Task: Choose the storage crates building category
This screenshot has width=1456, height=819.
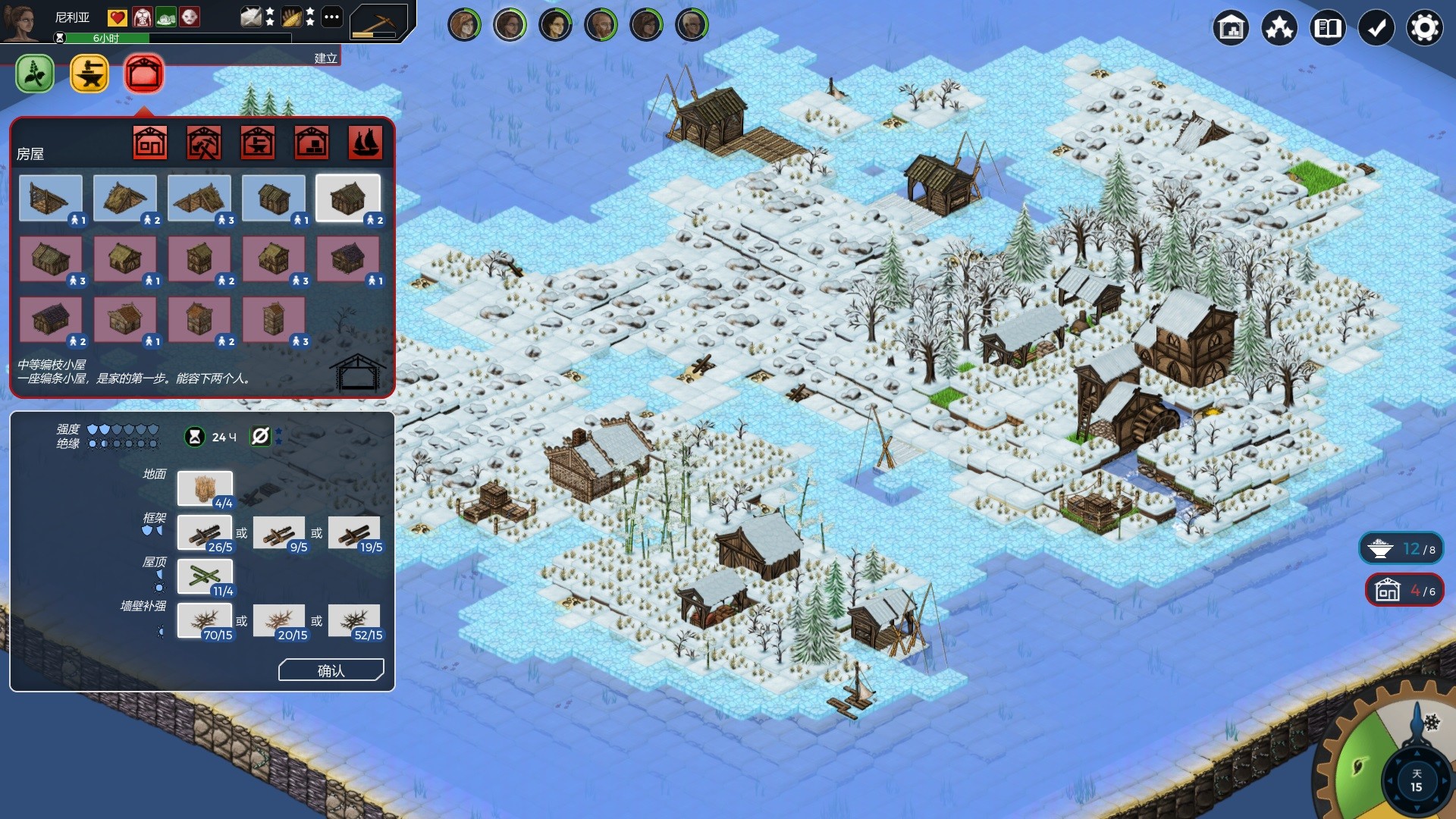Action: (x=311, y=143)
